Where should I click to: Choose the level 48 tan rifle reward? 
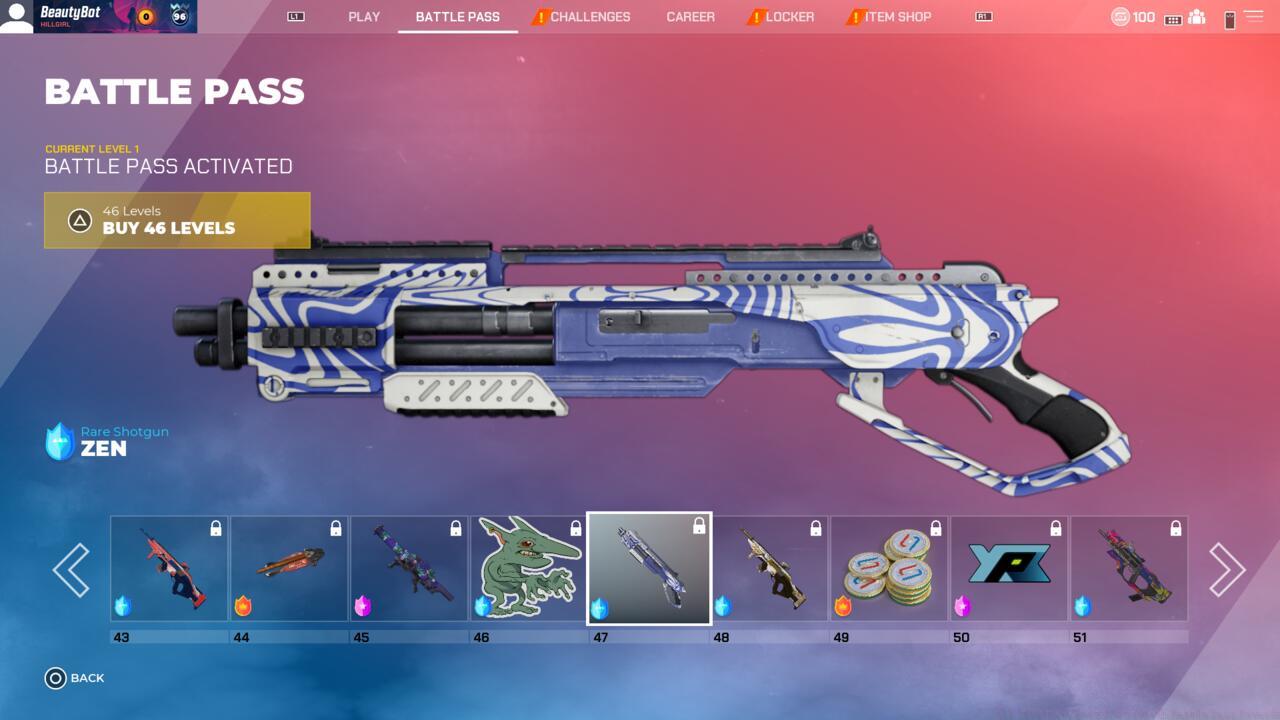pyautogui.click(x=769, y=569)
